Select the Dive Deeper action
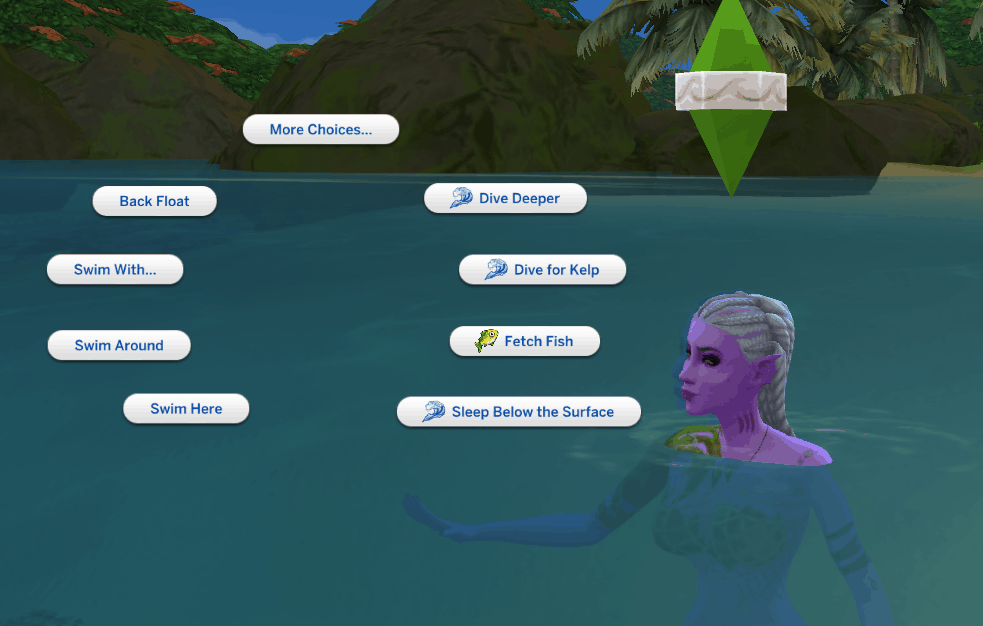 point(505,198)
